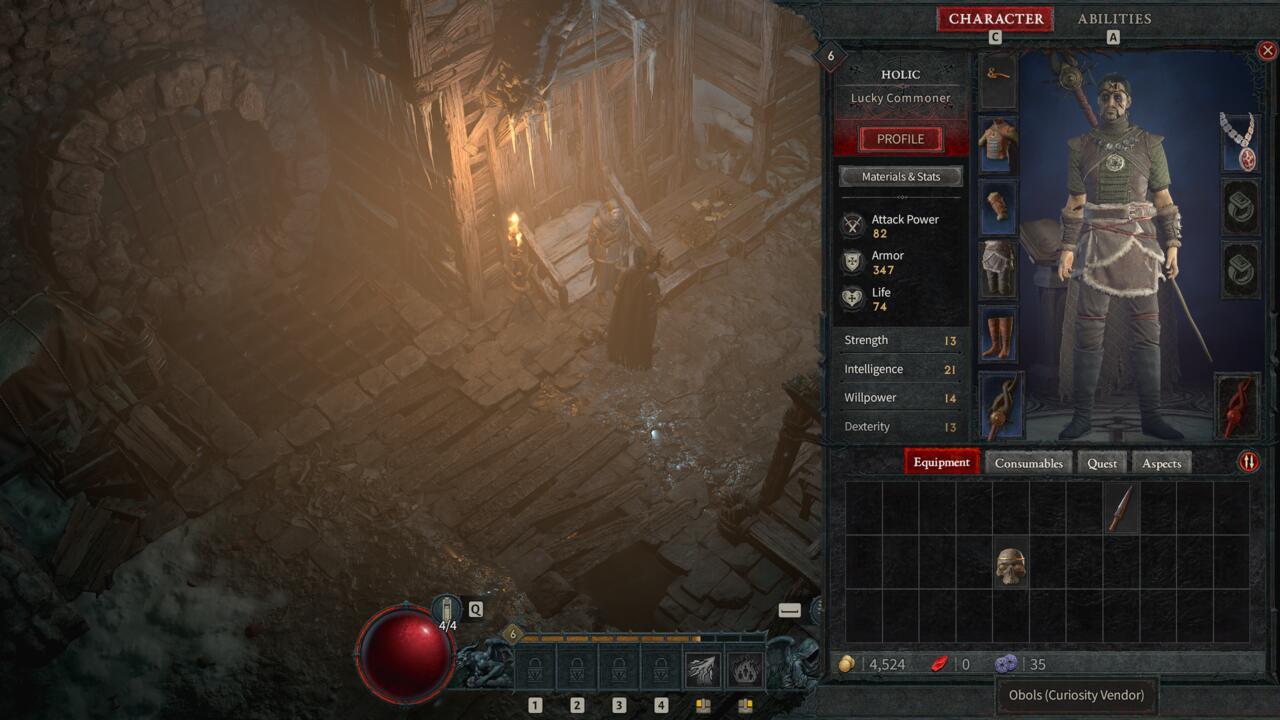Click the Life heart stat icon

point(852,297)
